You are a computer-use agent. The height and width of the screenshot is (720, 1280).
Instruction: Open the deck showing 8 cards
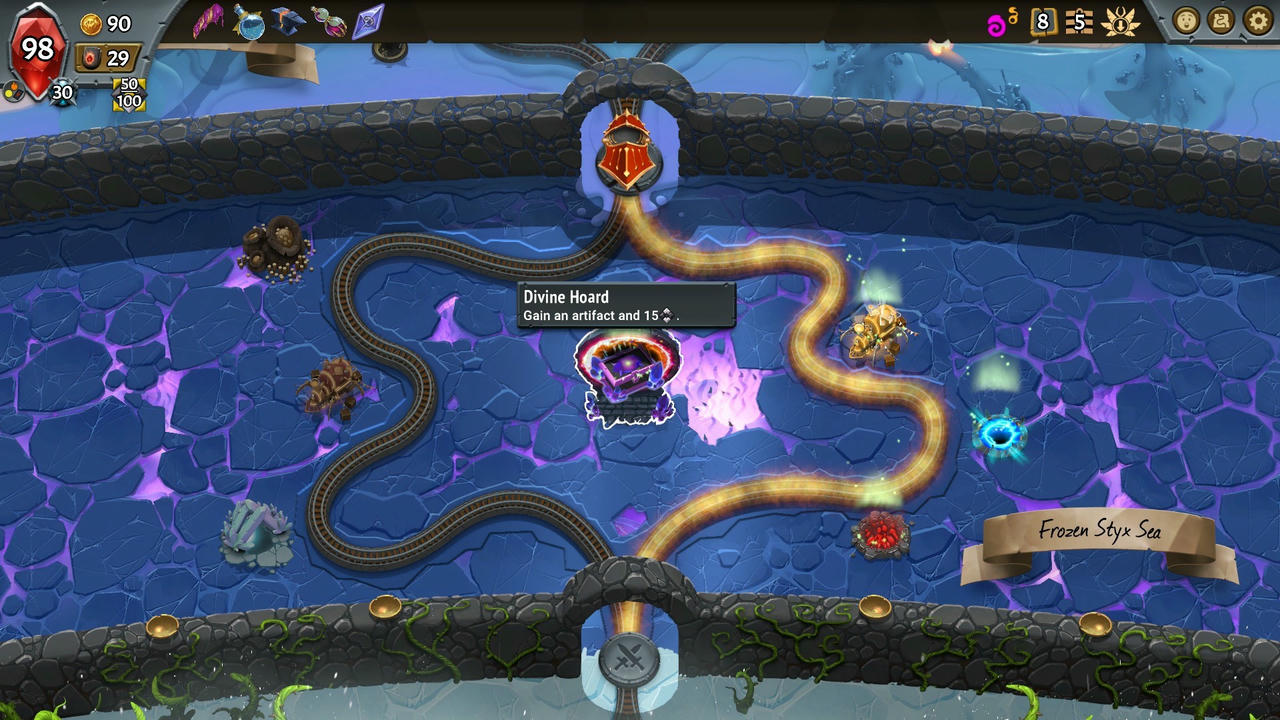click(1043, 22)
